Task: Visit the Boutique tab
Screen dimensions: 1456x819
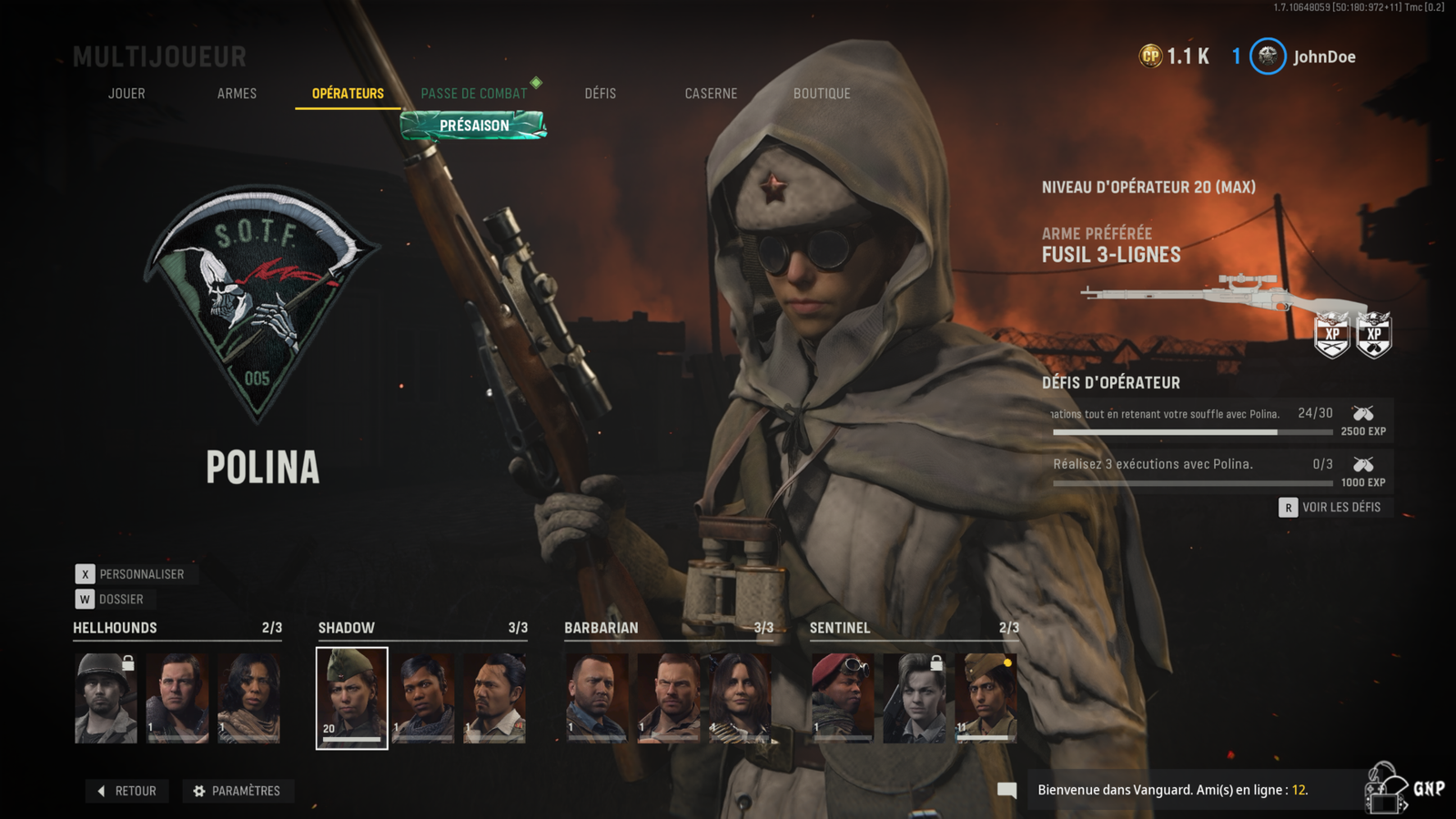Action: (x=822, y=94)
